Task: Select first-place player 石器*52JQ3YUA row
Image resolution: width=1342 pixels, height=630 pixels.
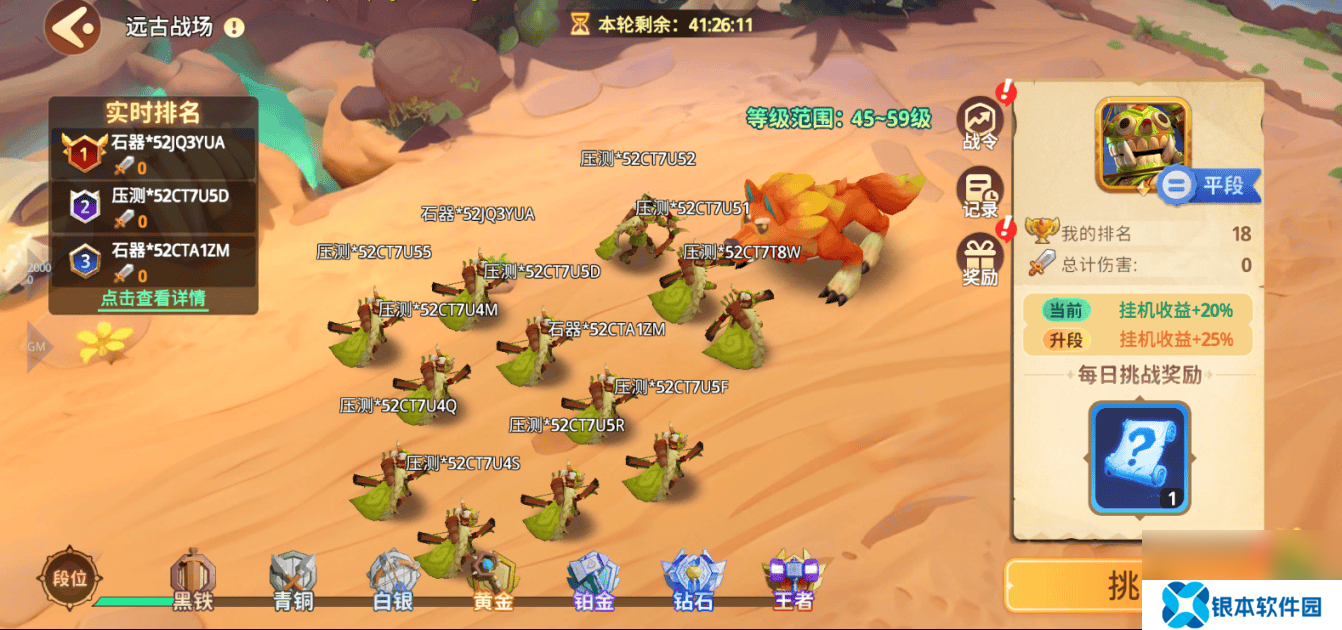Action: (154, 153)
